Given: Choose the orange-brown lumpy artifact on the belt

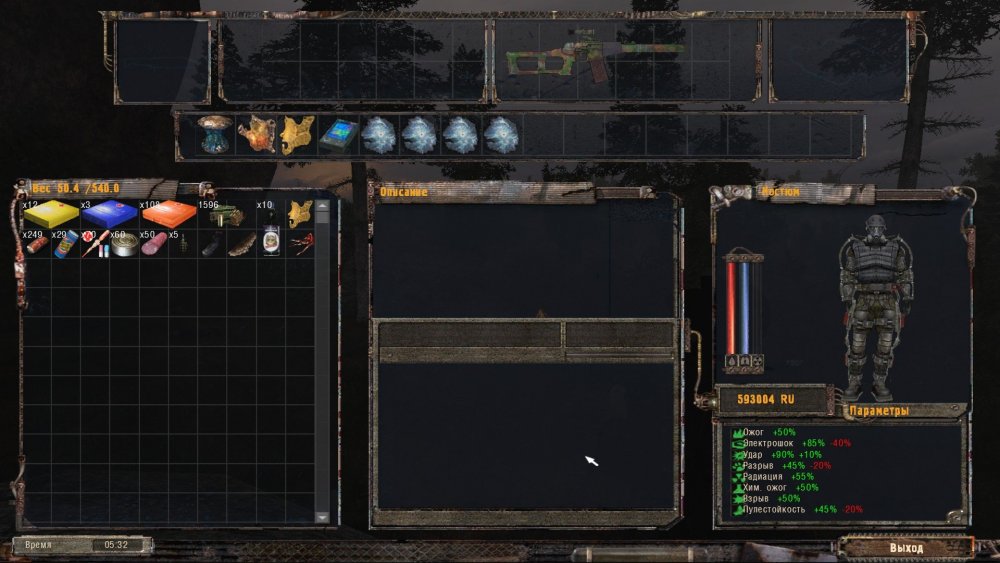Looking at the screenshot, I should click(x=256, y=134).
